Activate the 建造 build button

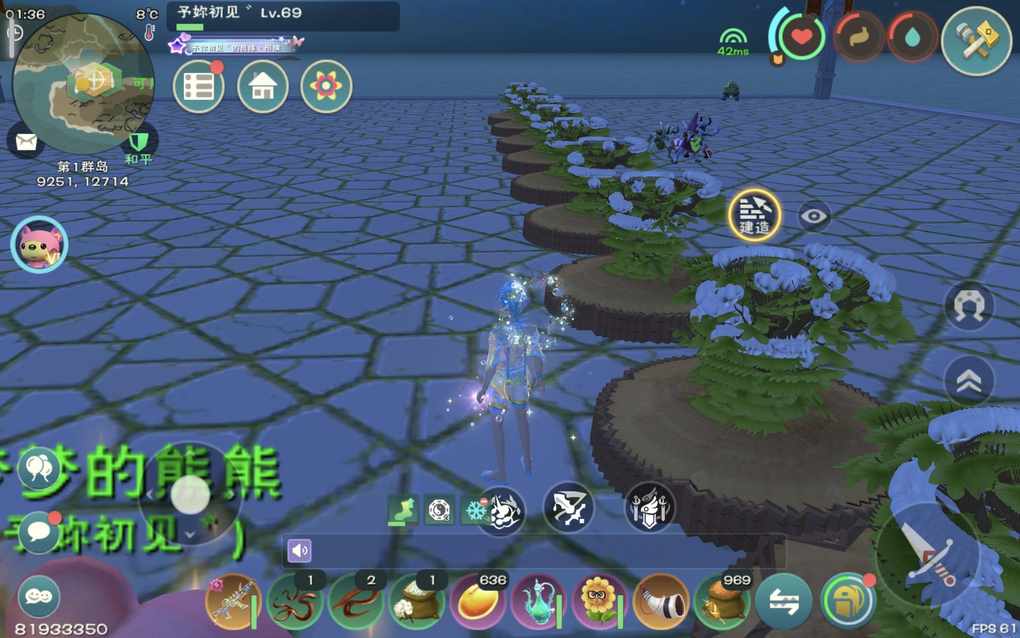click(754, 214)
